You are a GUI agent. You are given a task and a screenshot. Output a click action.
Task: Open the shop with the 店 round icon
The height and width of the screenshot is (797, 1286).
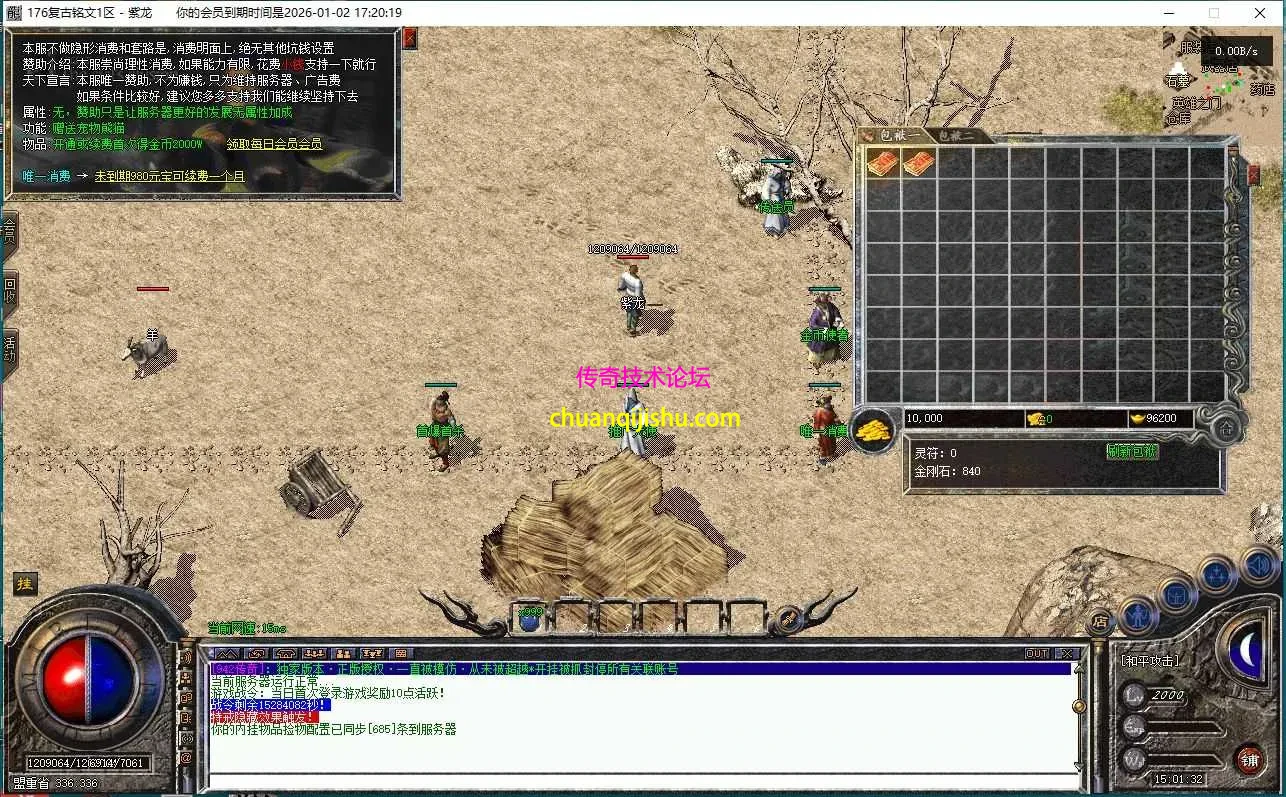1101,621
